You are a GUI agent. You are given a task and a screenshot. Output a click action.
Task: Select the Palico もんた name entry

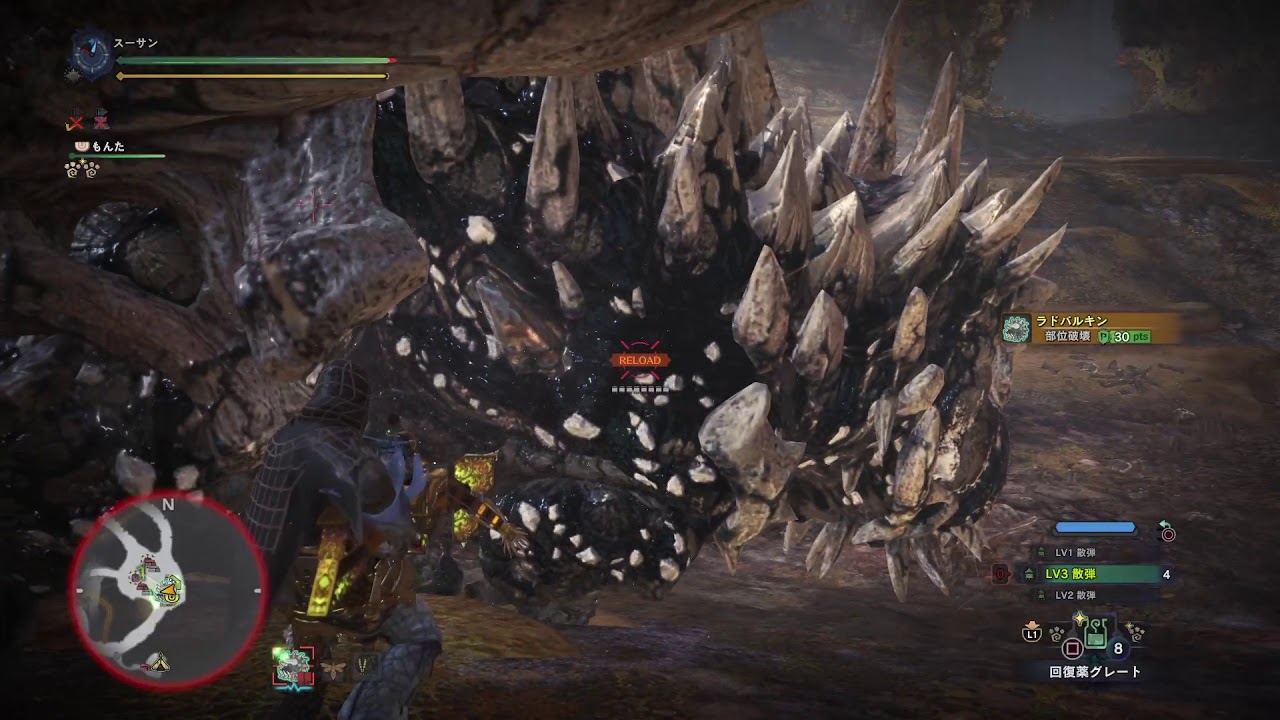107,146
